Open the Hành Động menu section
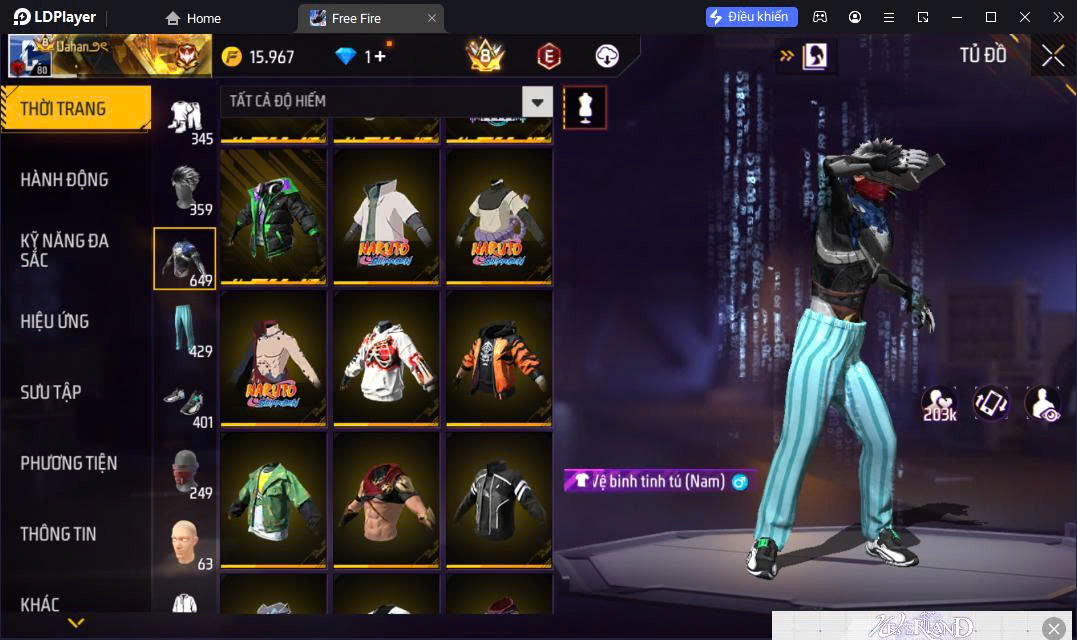 [x=64, y=180]
